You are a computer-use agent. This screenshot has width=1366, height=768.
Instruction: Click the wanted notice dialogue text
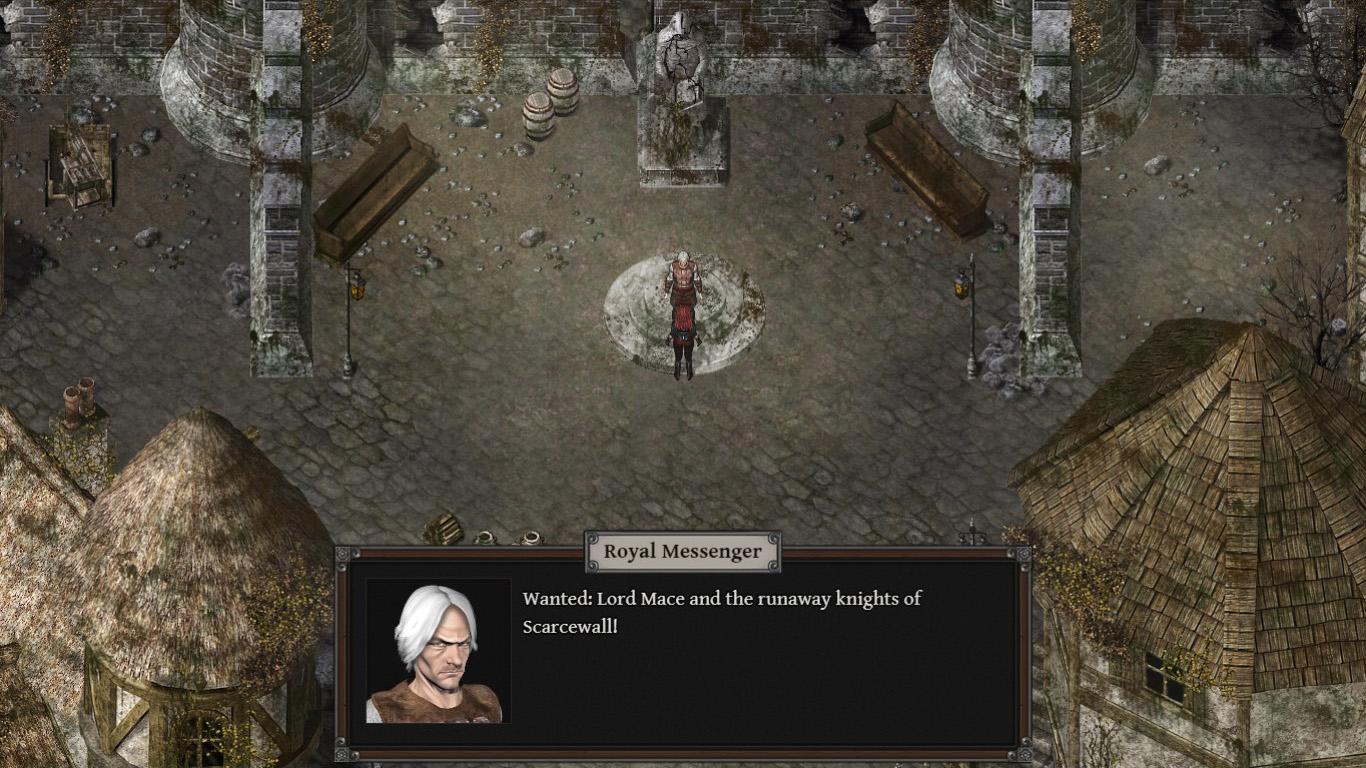point(720,612)
